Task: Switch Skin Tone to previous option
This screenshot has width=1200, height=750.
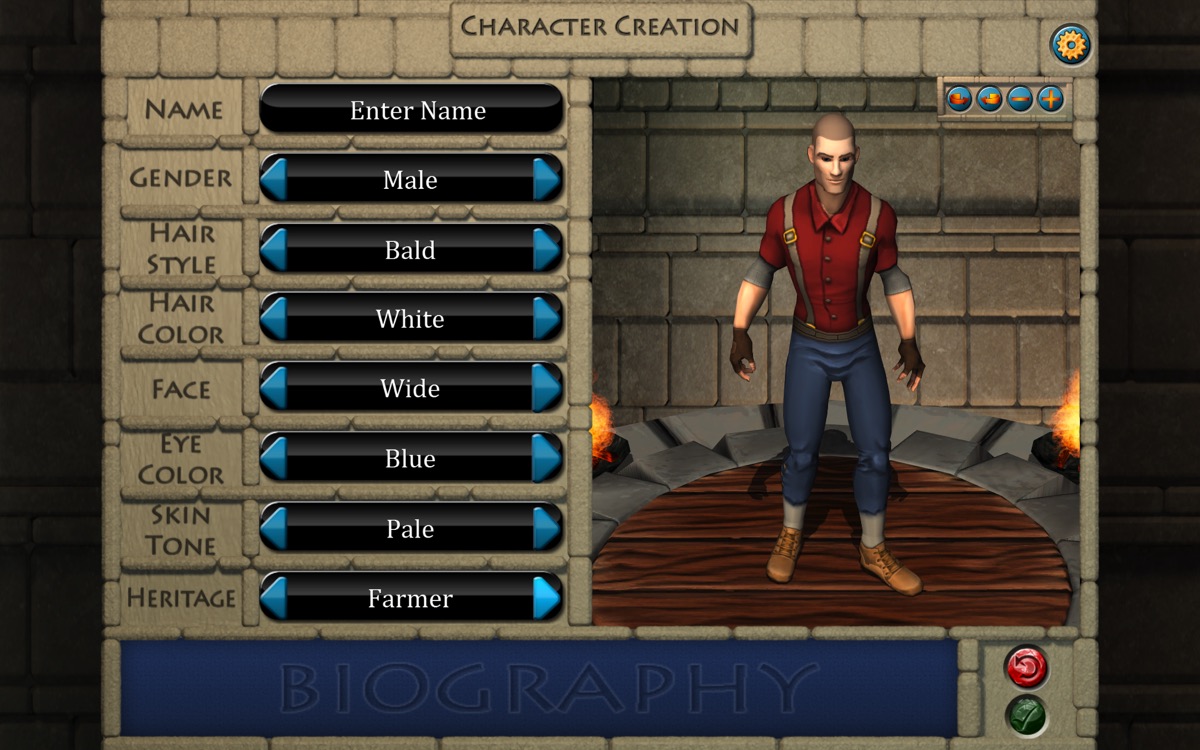Action: pyautogui.click(x=275, y=528)
